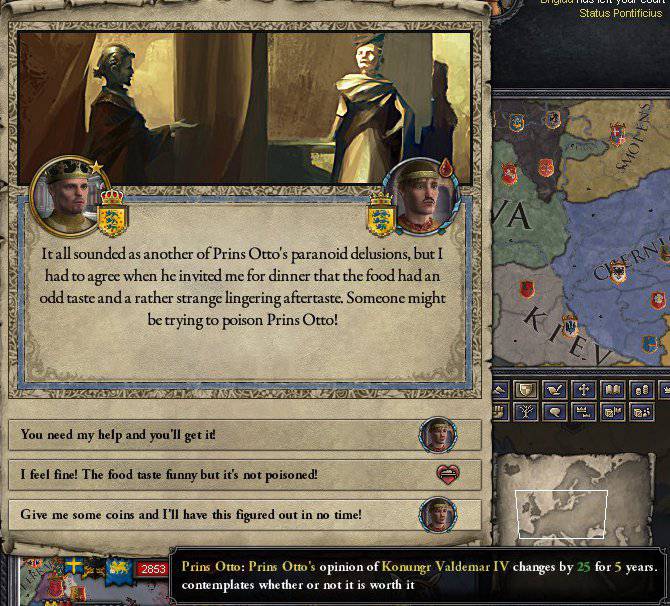Switch to the shield realm map mode

[x=527, y=390]
